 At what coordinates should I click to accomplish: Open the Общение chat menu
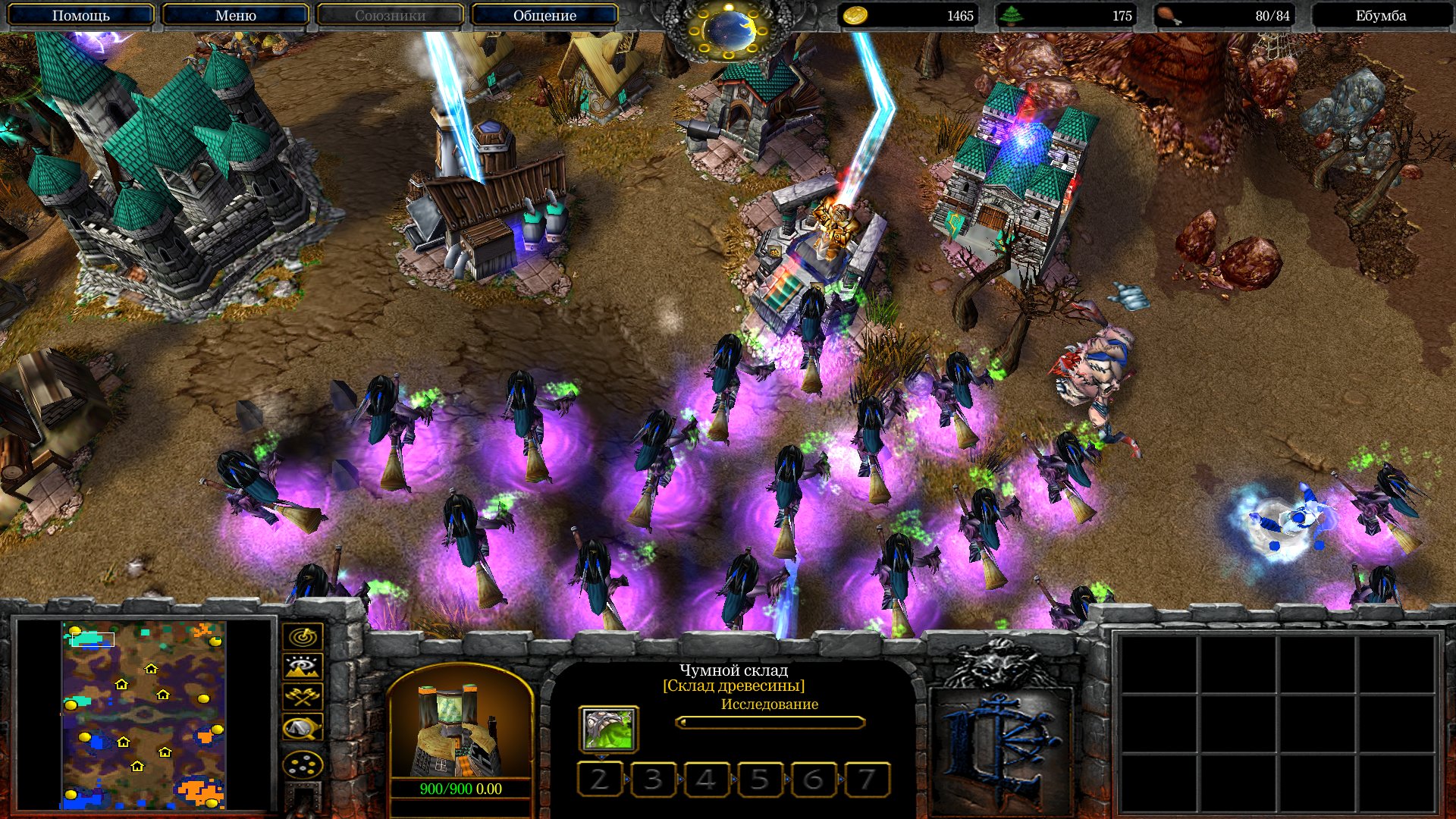(544, 15)
